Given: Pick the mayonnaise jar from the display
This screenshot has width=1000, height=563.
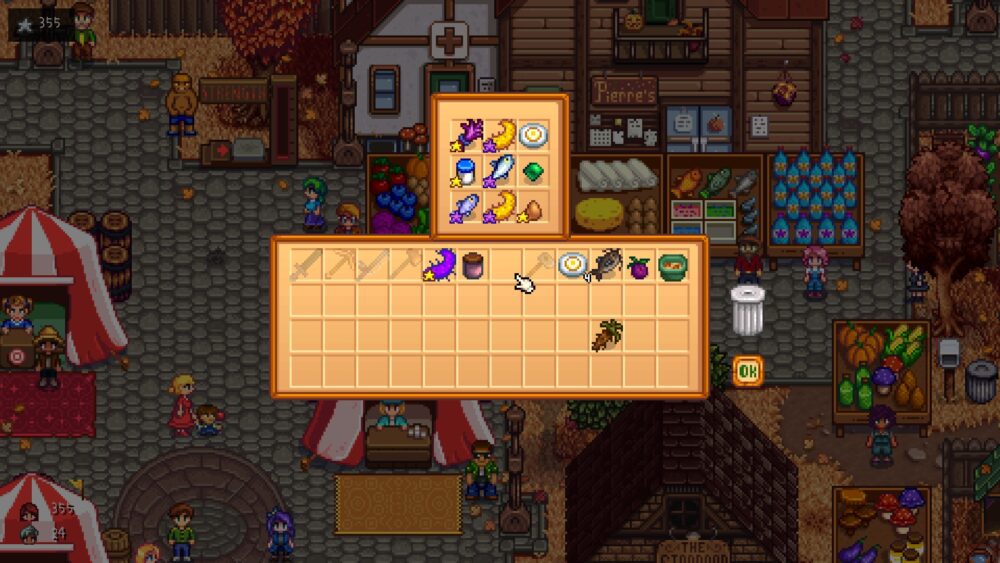Looking at the screenshot, I should pos(463,171).
